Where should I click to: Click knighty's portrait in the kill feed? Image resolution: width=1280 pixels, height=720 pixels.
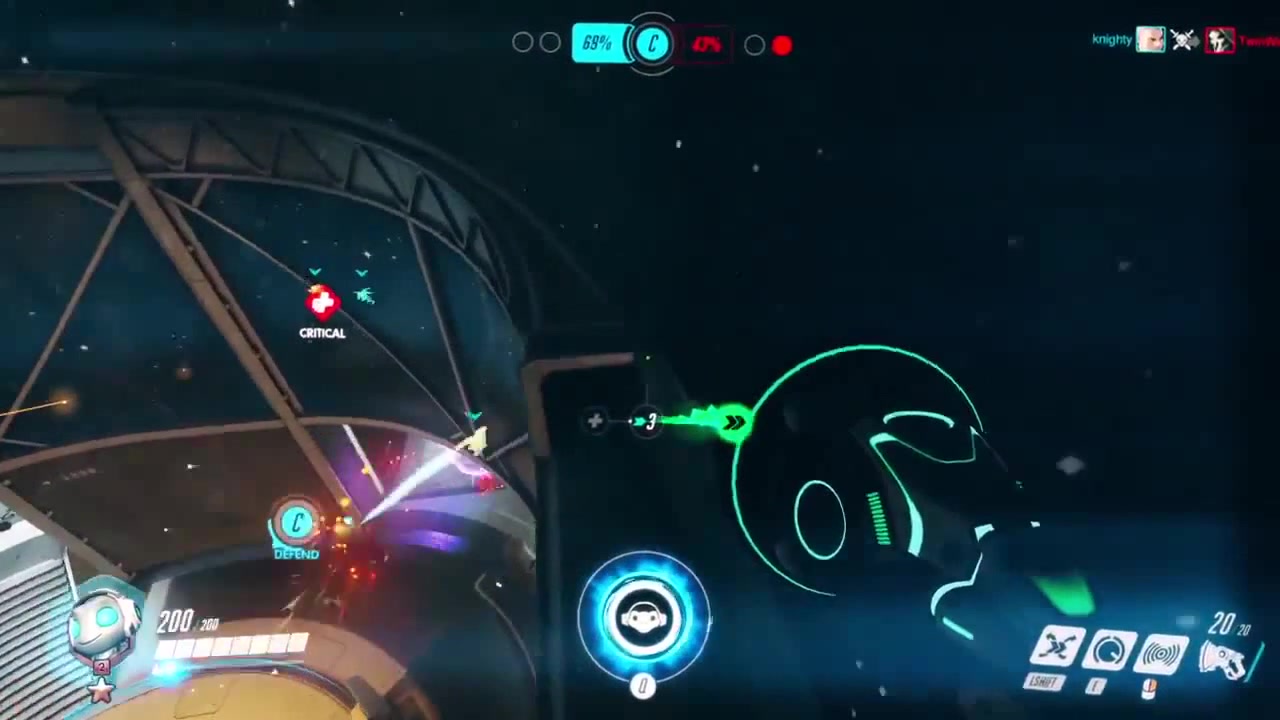[x=1150, y=40]
